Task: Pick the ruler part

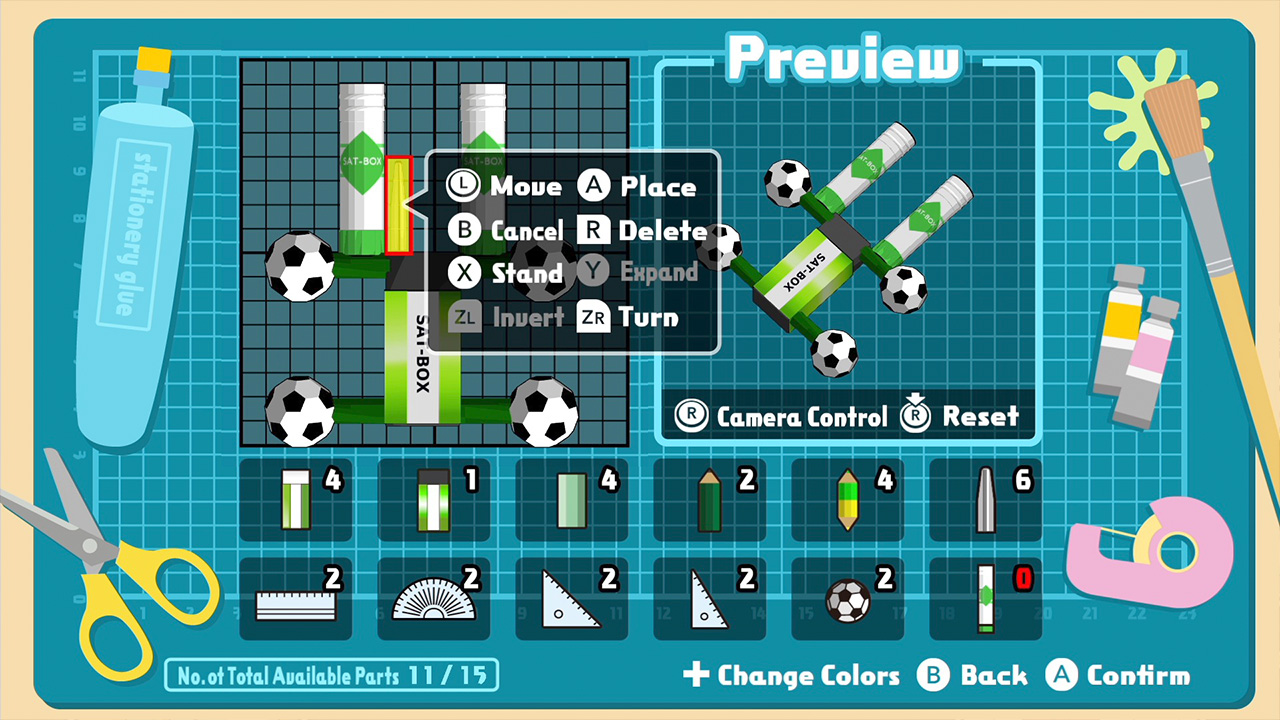Action: [296, 598]
